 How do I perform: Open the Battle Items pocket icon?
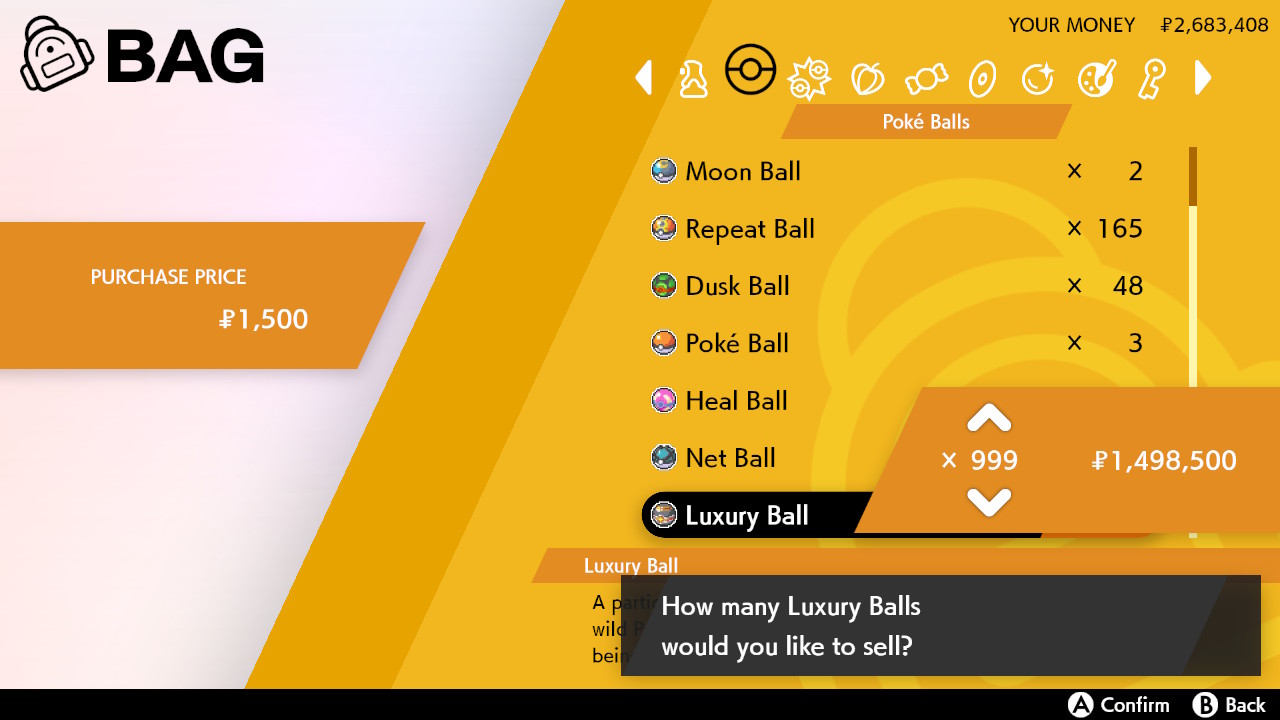click(809, 78)
